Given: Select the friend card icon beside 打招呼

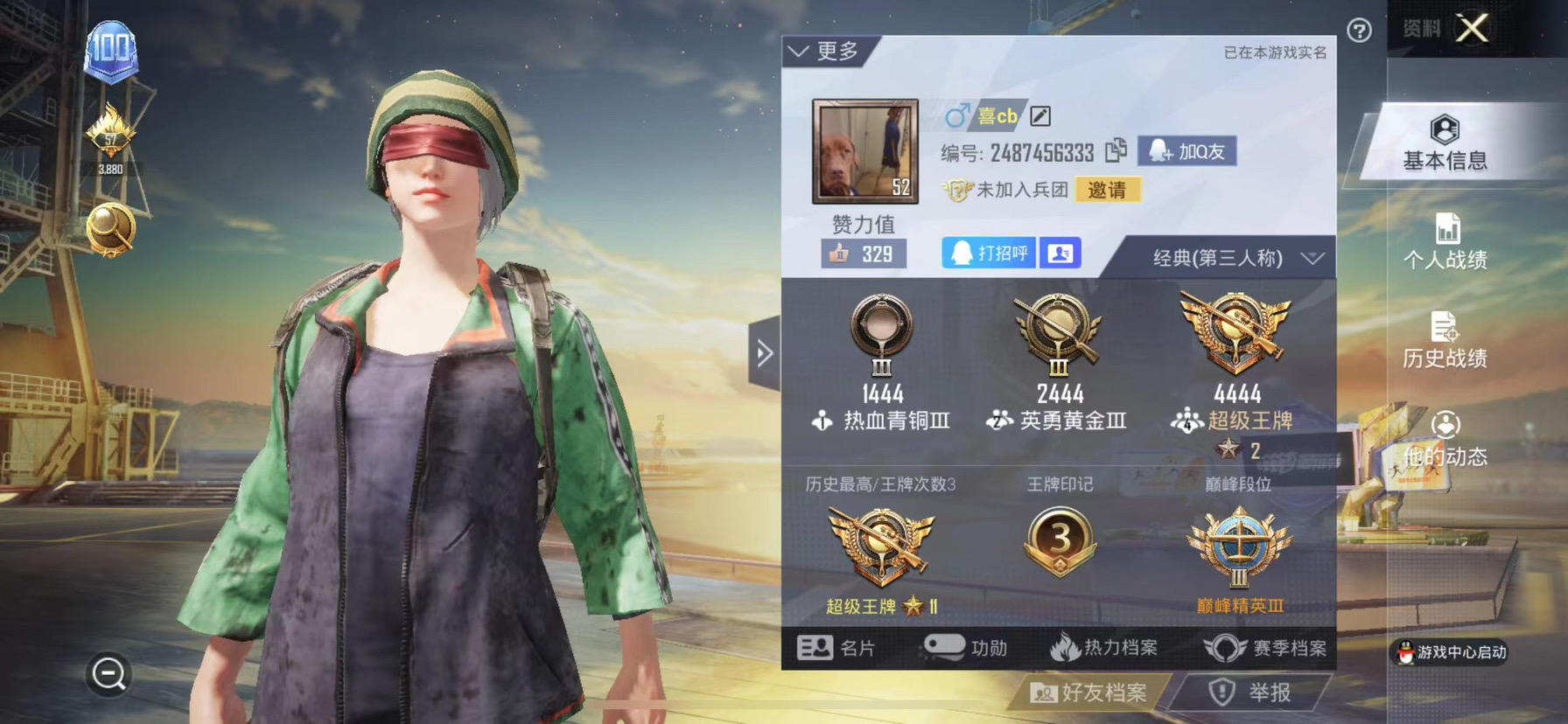Looking at the screenshot, I should (1059, 253).
